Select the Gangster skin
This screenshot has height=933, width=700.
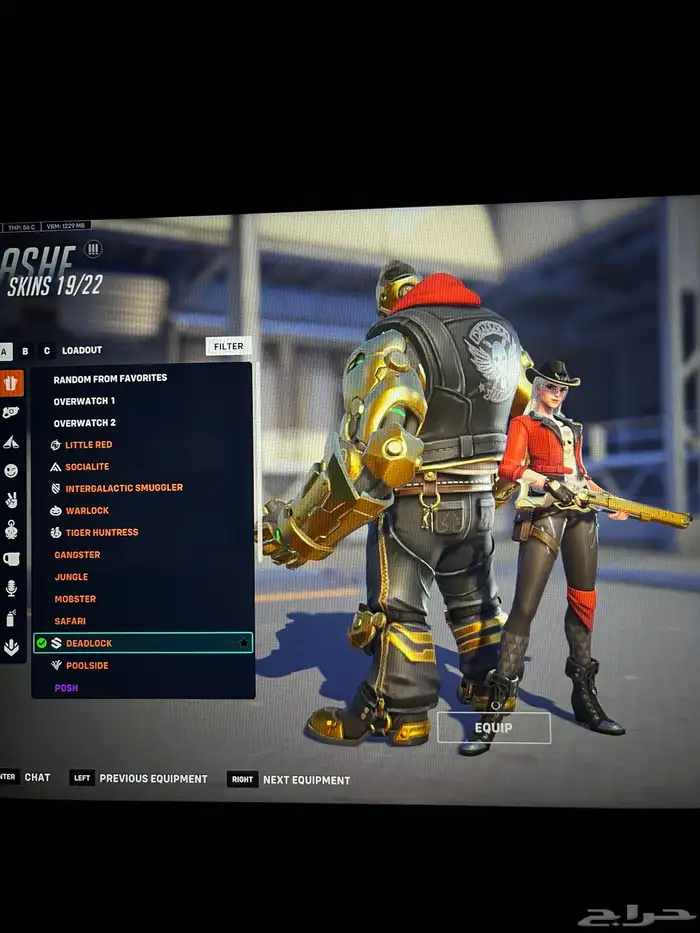point(77,554)
